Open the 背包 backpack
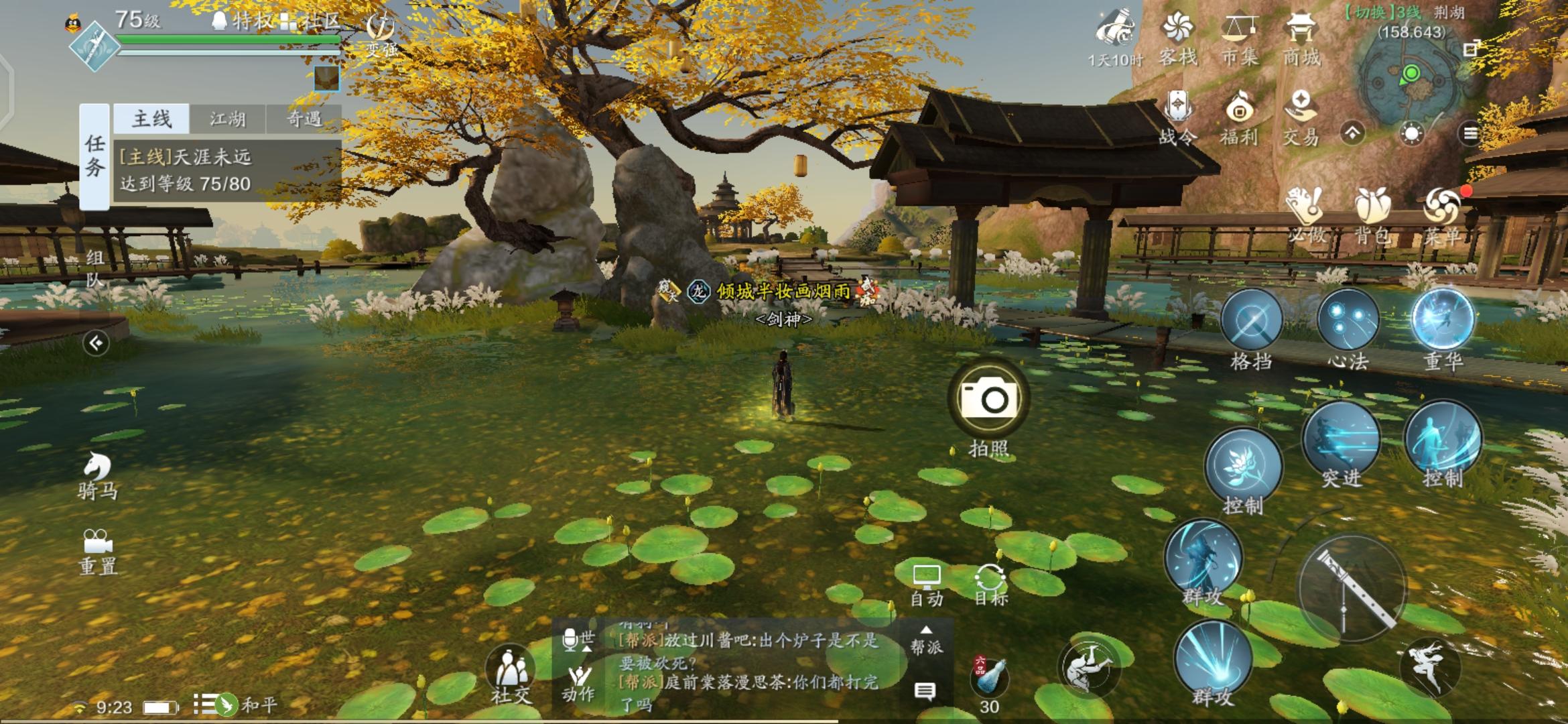Image resolution: width=1568 pixels, height=724 pixels. tap(1372, 213)
